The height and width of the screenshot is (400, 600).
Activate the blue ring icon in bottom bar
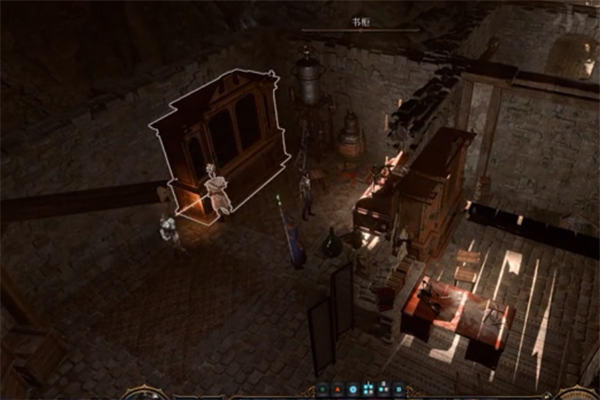353,389
